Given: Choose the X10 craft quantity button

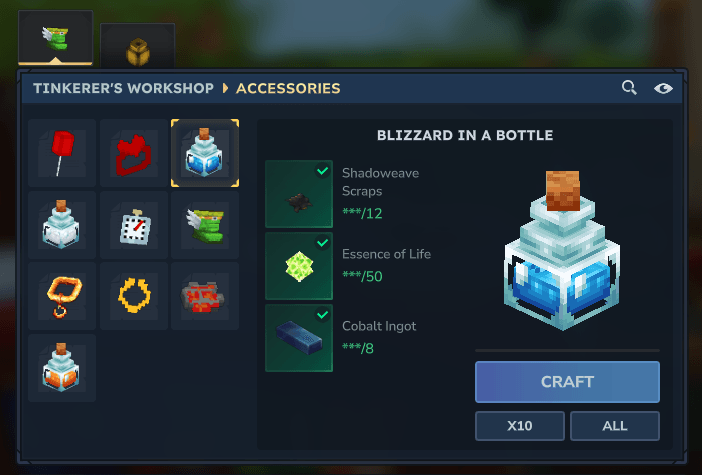Looking at the screenshot, I should click(x=519, y=426).
